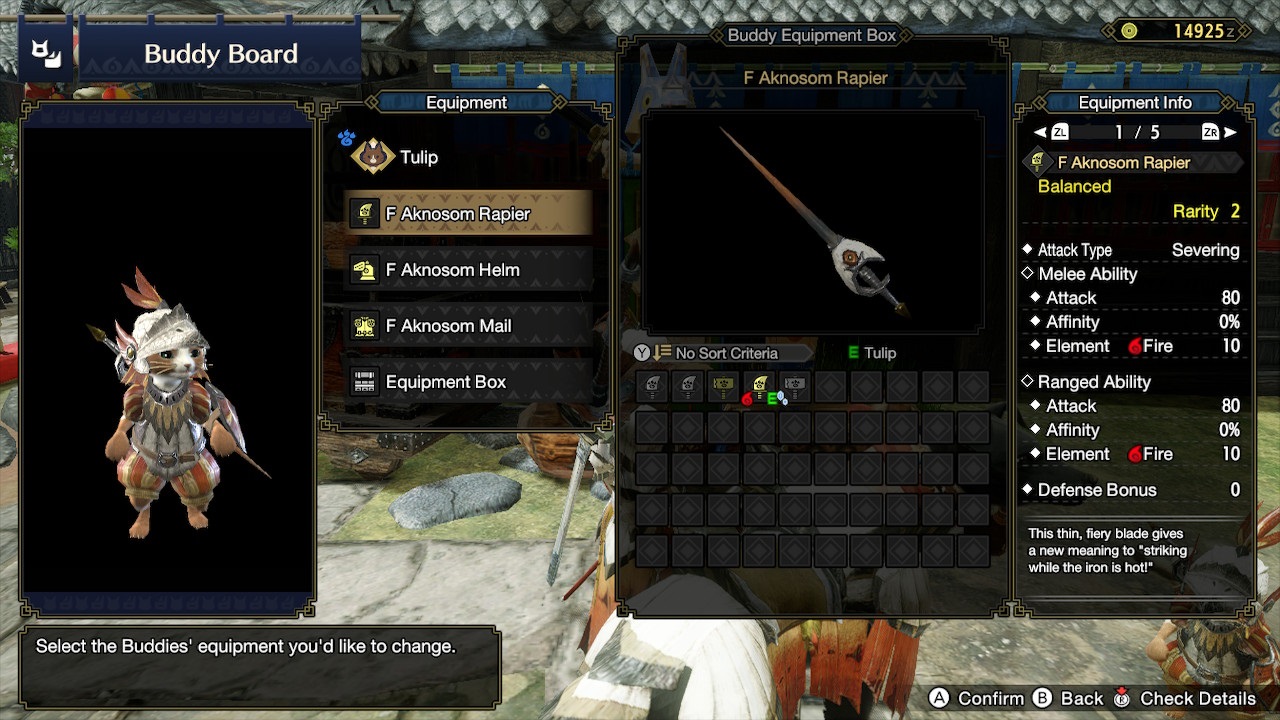This screenshot has height=720, width=1280.
Task: Select buddy Tulip in the equipment list
Action: pos(418,157)
